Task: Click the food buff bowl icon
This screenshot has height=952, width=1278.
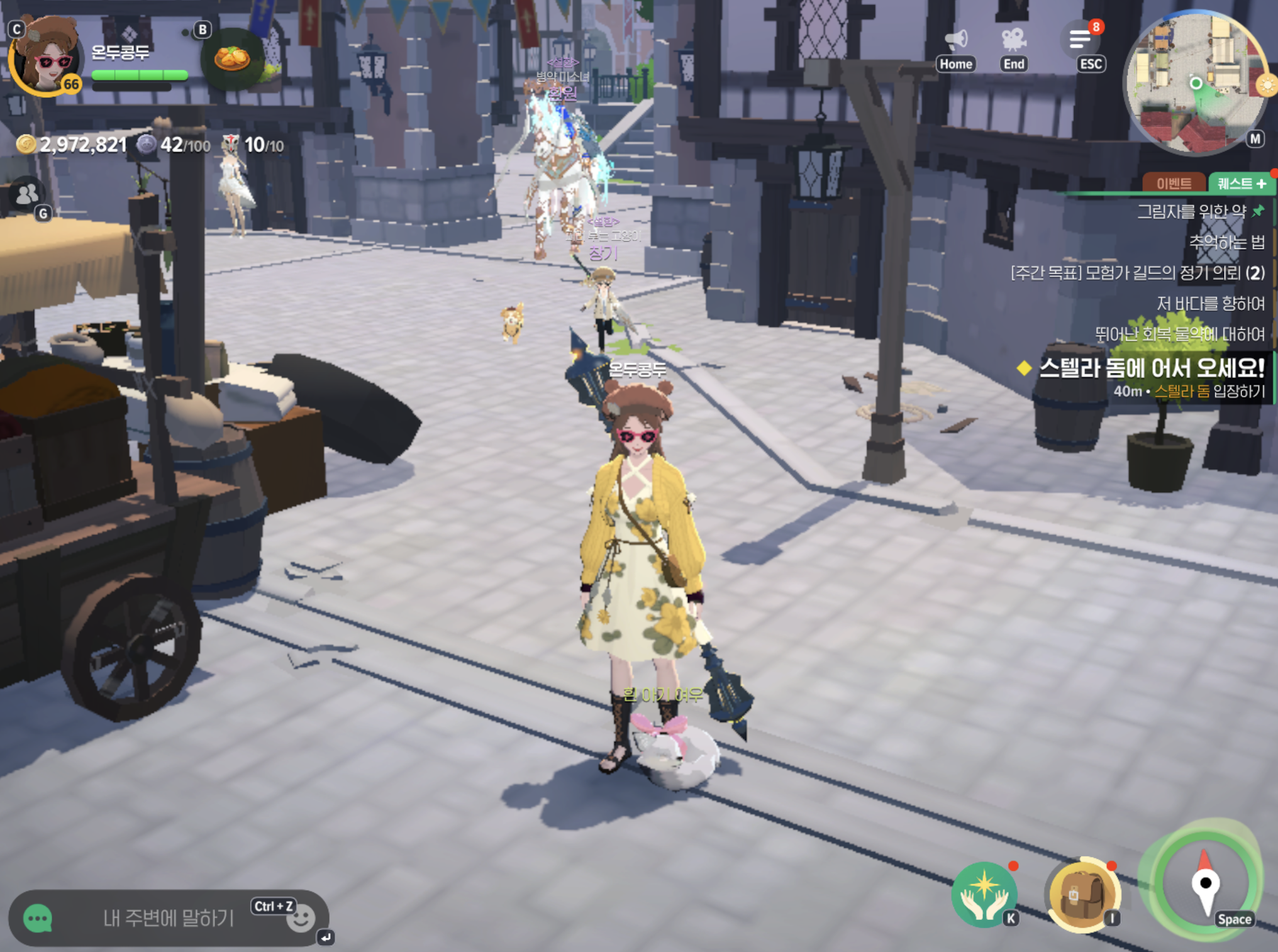Action: tap(231, 59)
